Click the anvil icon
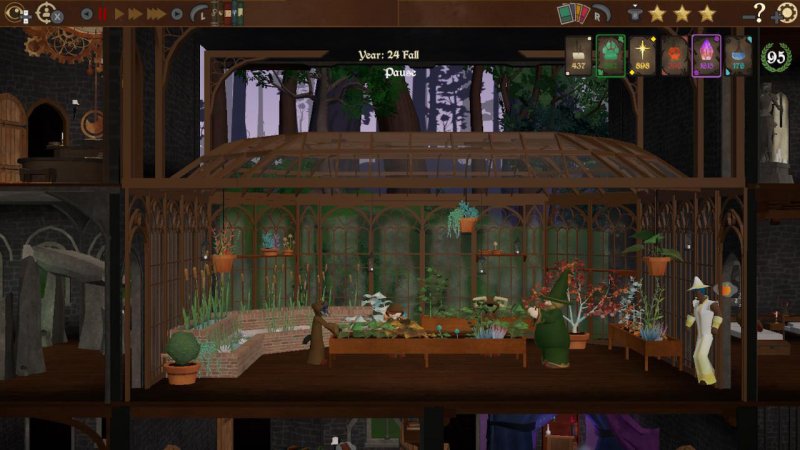 [x=633, y=13]
